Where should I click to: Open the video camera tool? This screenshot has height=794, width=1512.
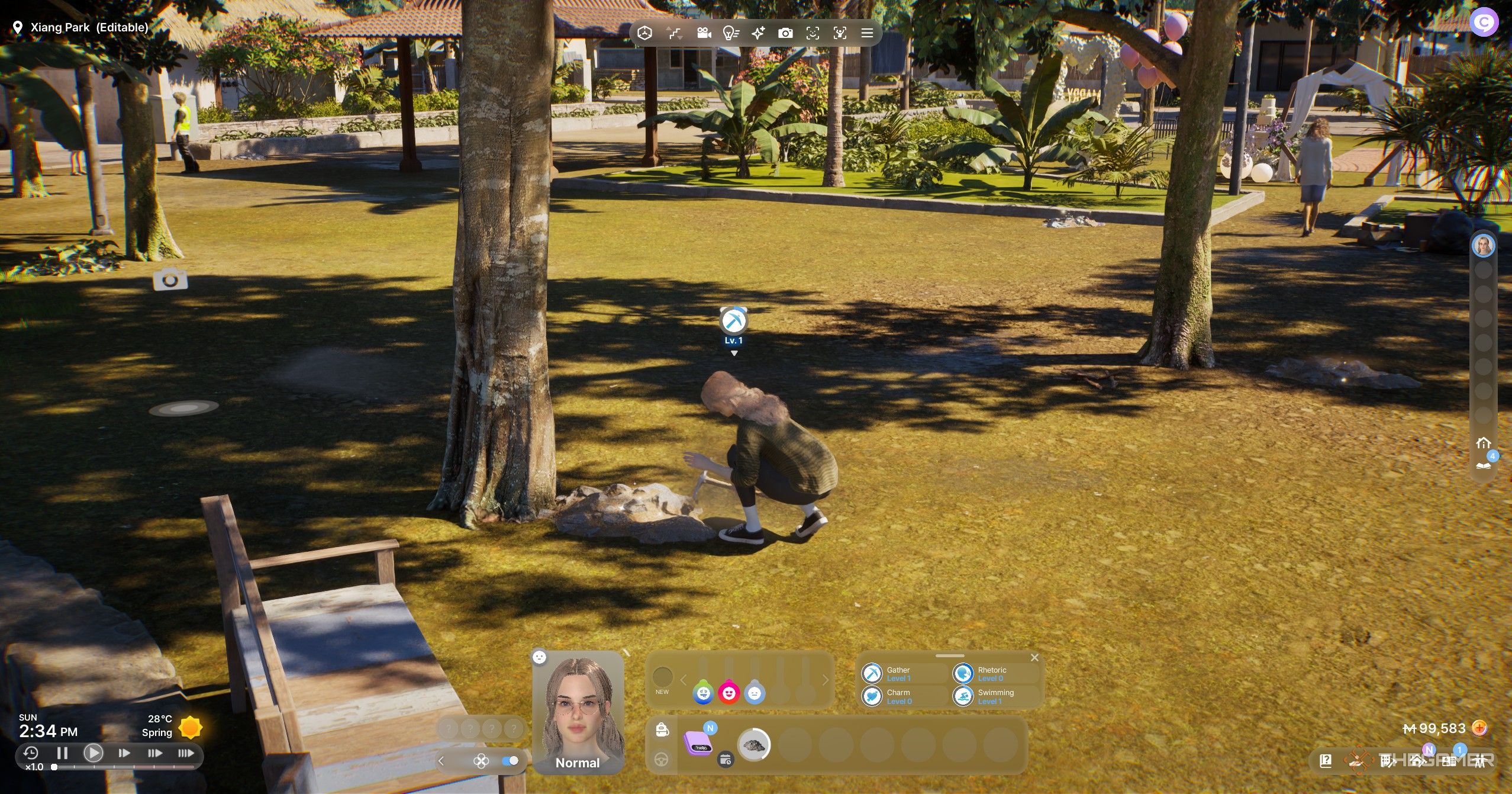click(704, 33)
